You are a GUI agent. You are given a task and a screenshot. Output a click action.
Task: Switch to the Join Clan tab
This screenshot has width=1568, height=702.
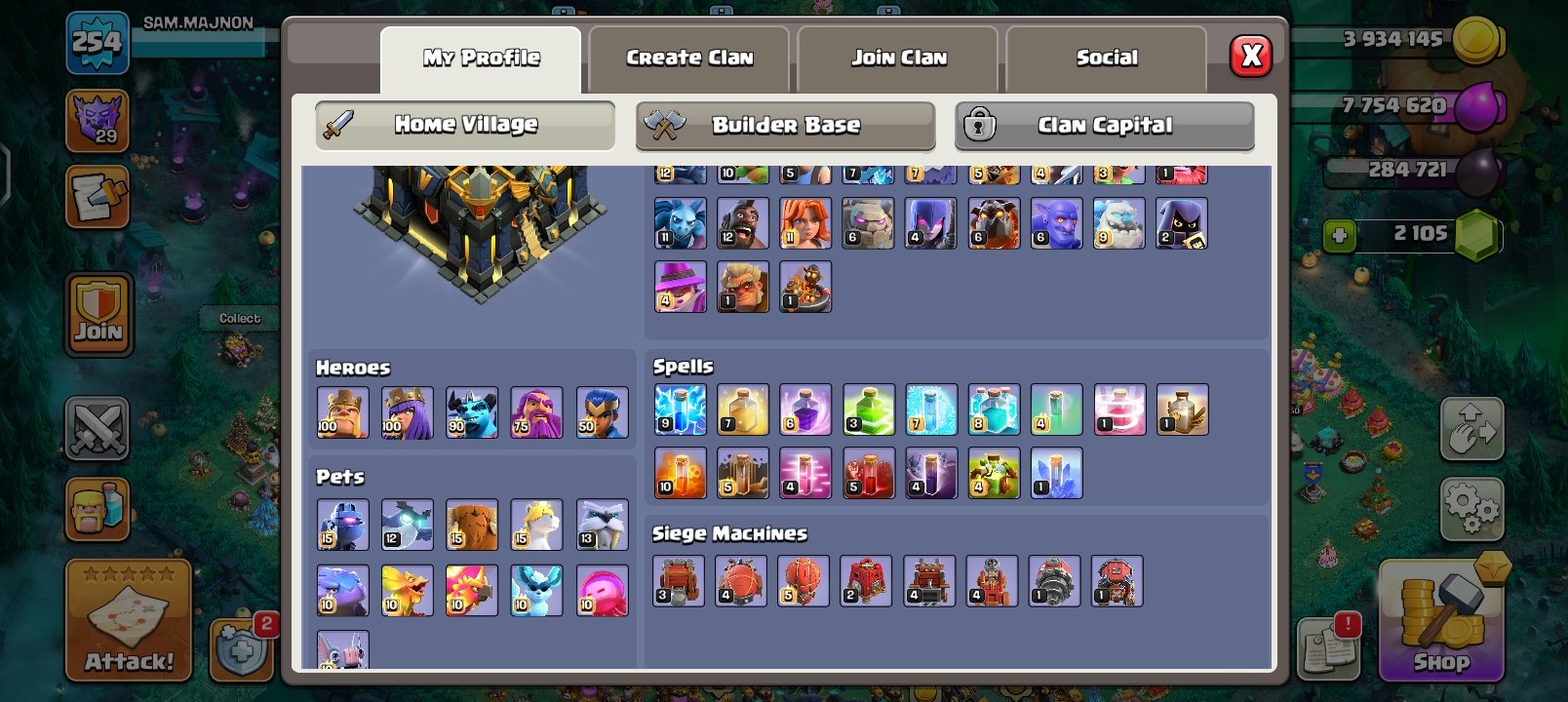click(896, 57)
